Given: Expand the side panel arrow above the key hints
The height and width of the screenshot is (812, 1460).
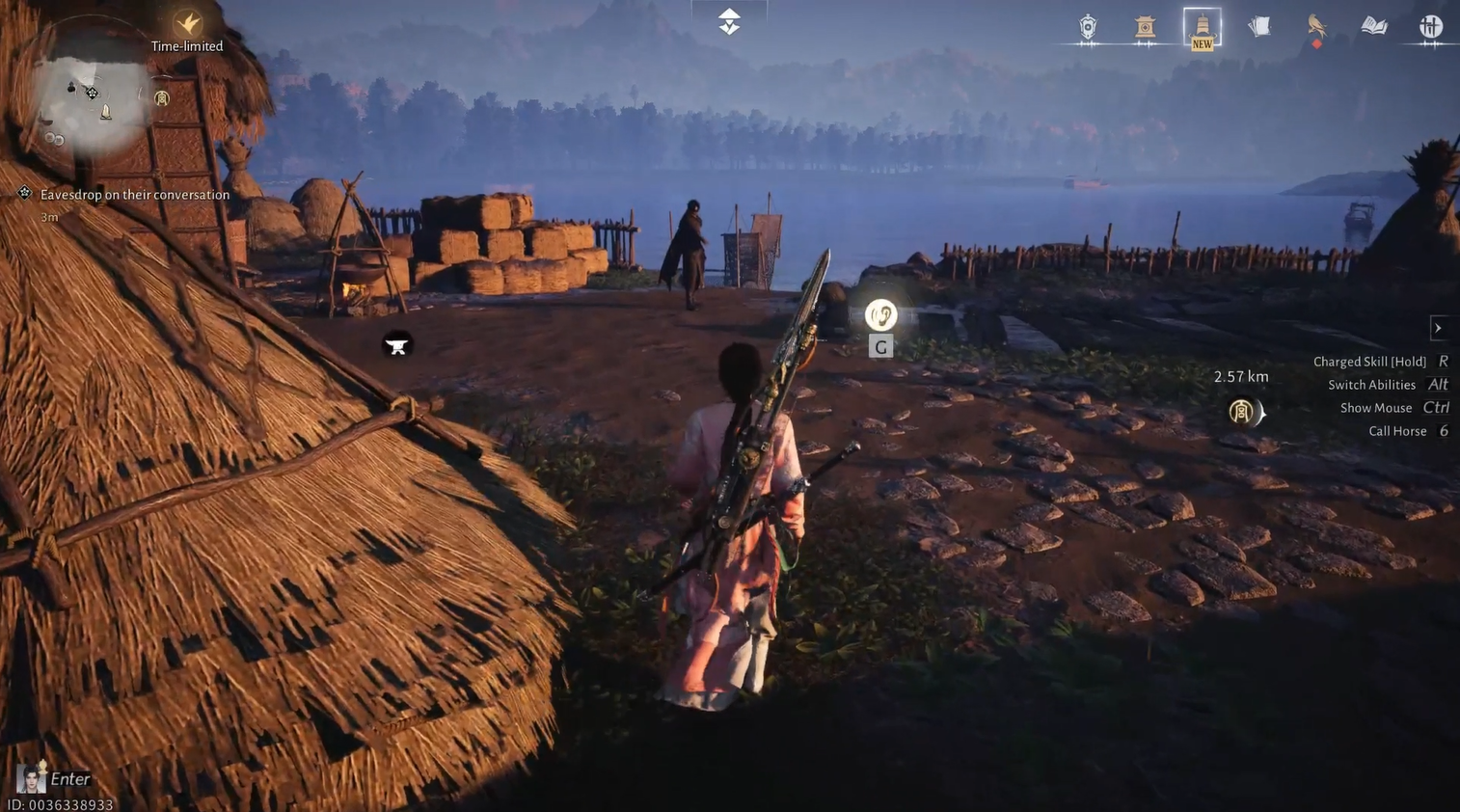Looking at the screenshot, I should [1438, 328].
